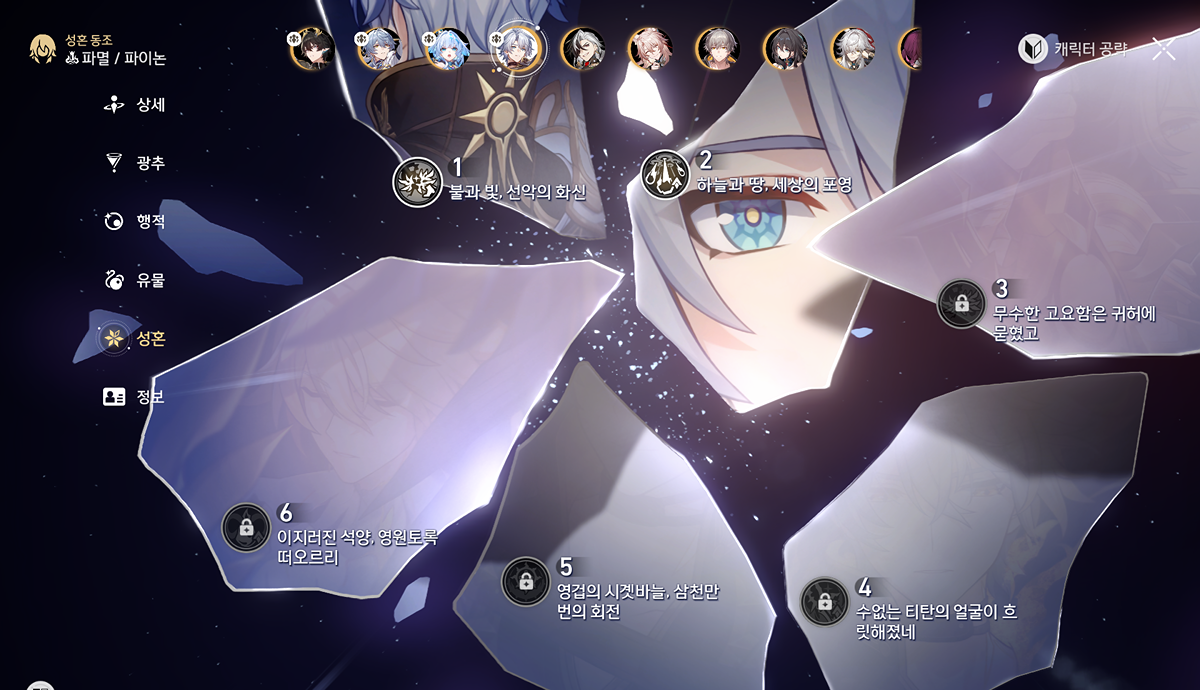View locked eidolon 5 영겁의 시곗바늘
The width and height of the screenshot is (1200, 690).
click(525, 581)
